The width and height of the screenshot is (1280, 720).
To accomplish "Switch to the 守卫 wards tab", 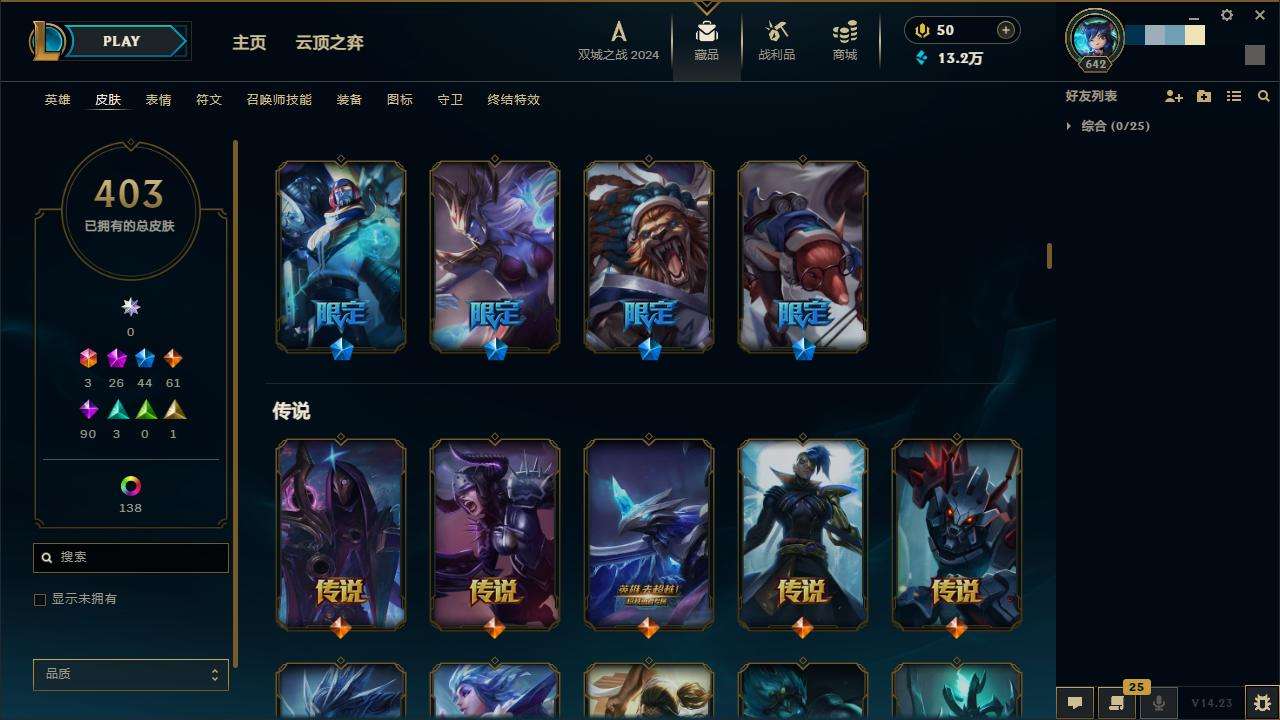I will [450, 100].
